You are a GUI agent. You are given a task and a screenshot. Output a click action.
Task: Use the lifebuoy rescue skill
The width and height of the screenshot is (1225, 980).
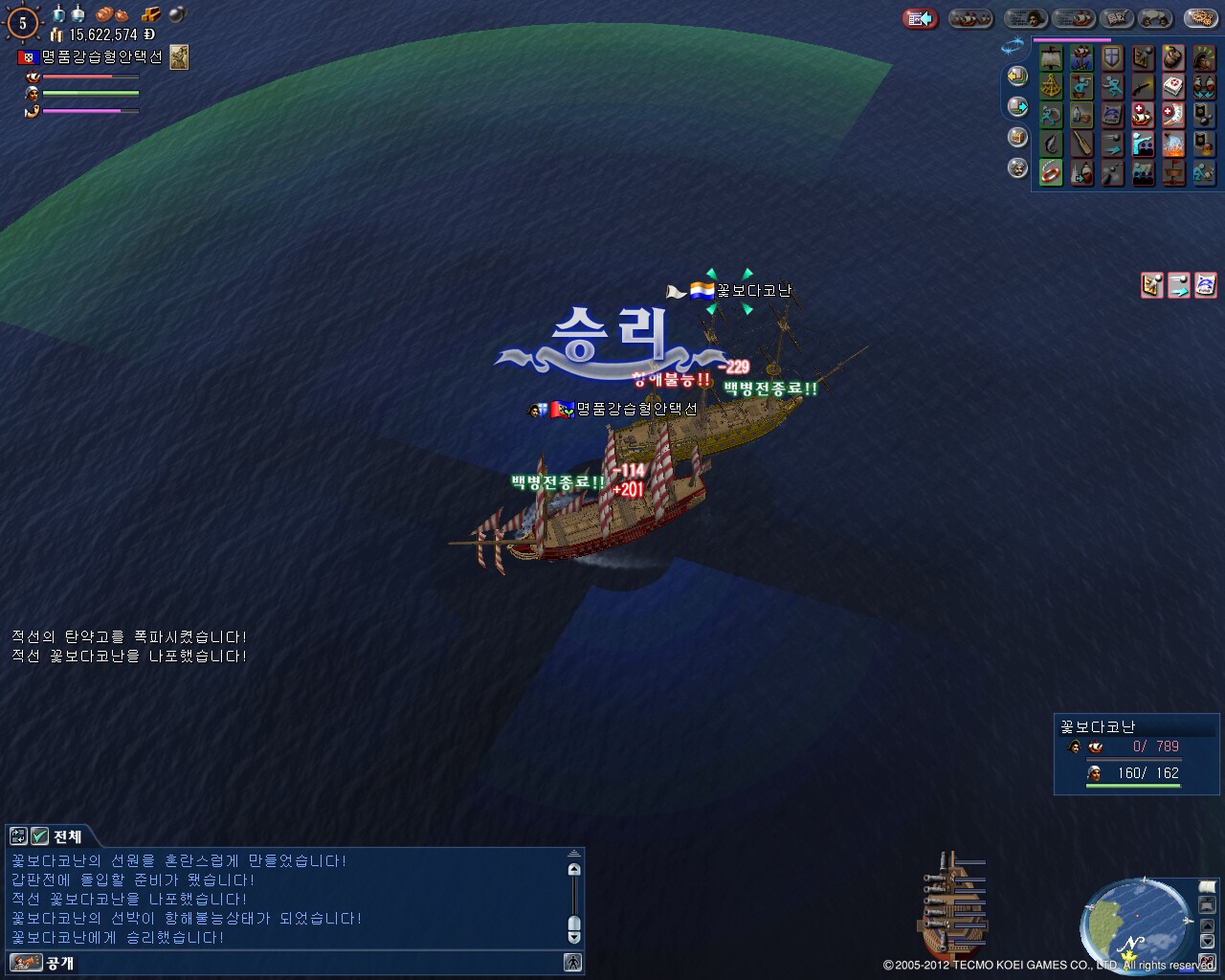point(1051,173)
